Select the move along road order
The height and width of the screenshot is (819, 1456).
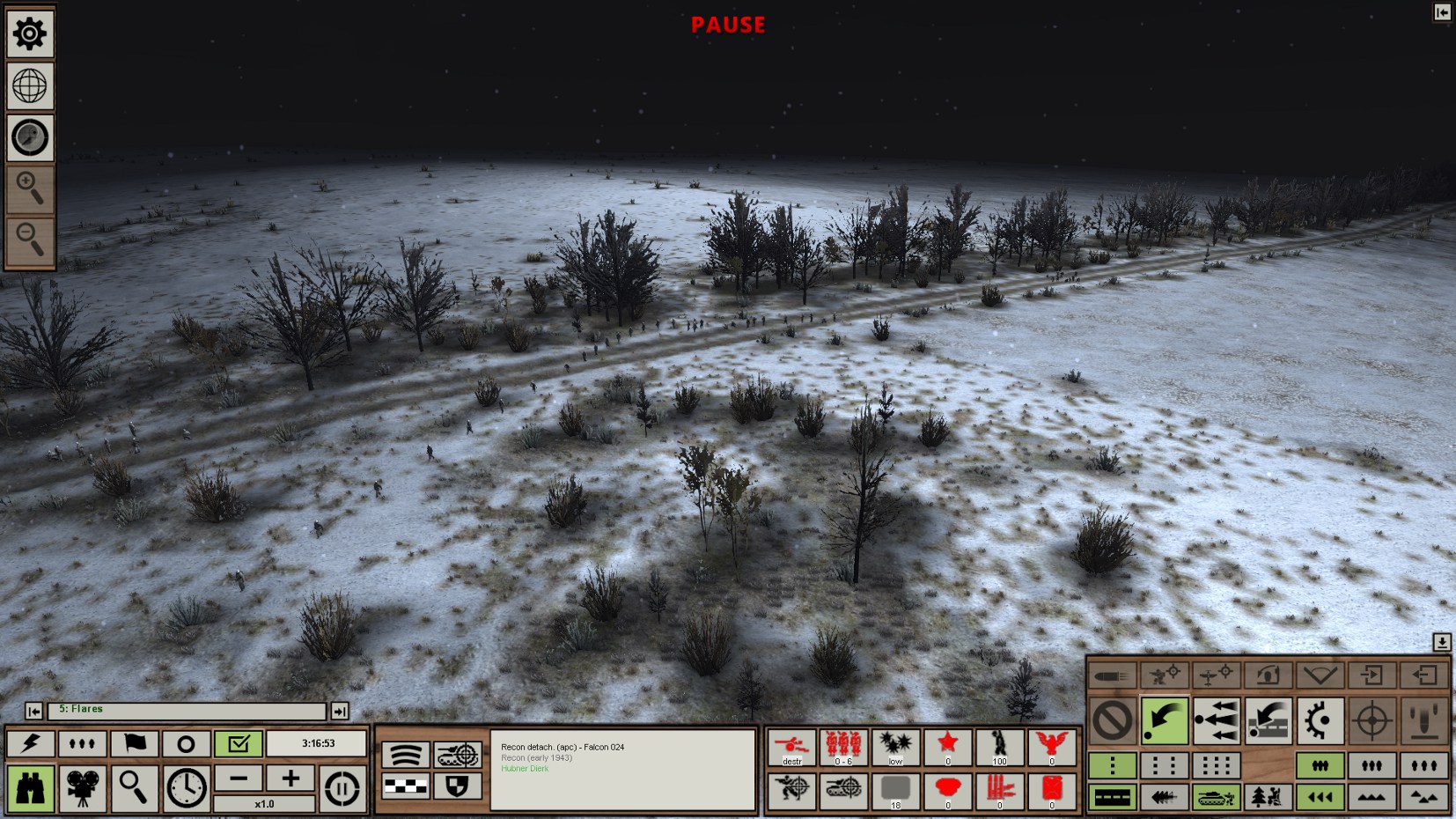coord(1268,720)
